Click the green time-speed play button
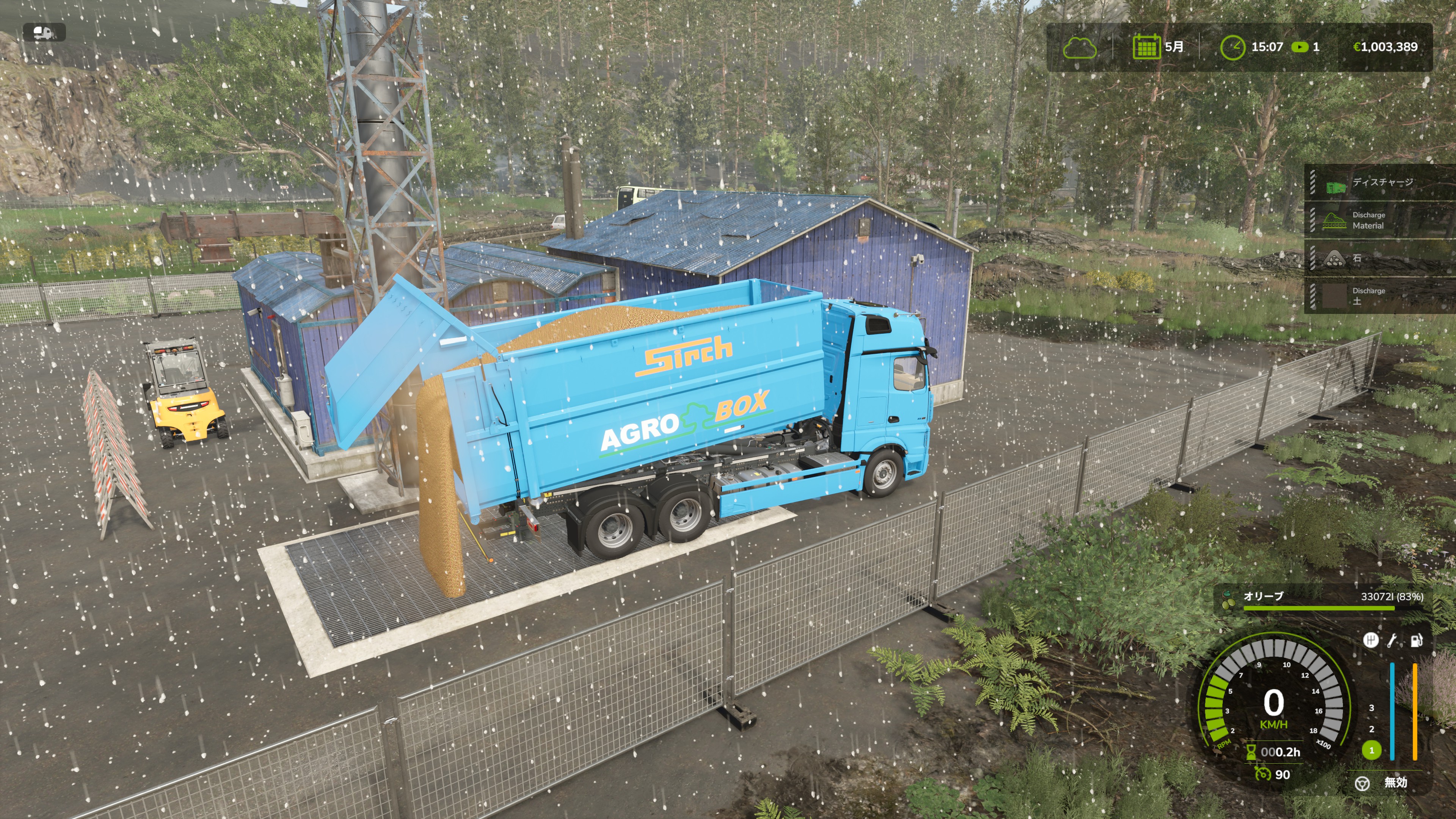This screenshot has width=1456, height=819. [x=1299, y=47]
